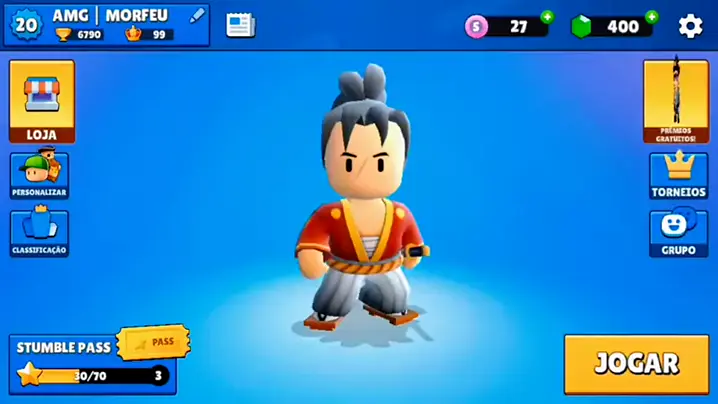Open the Grupo party menu
Screen dimensions: 718x404
pyautogui.click(x=678, y=232)
